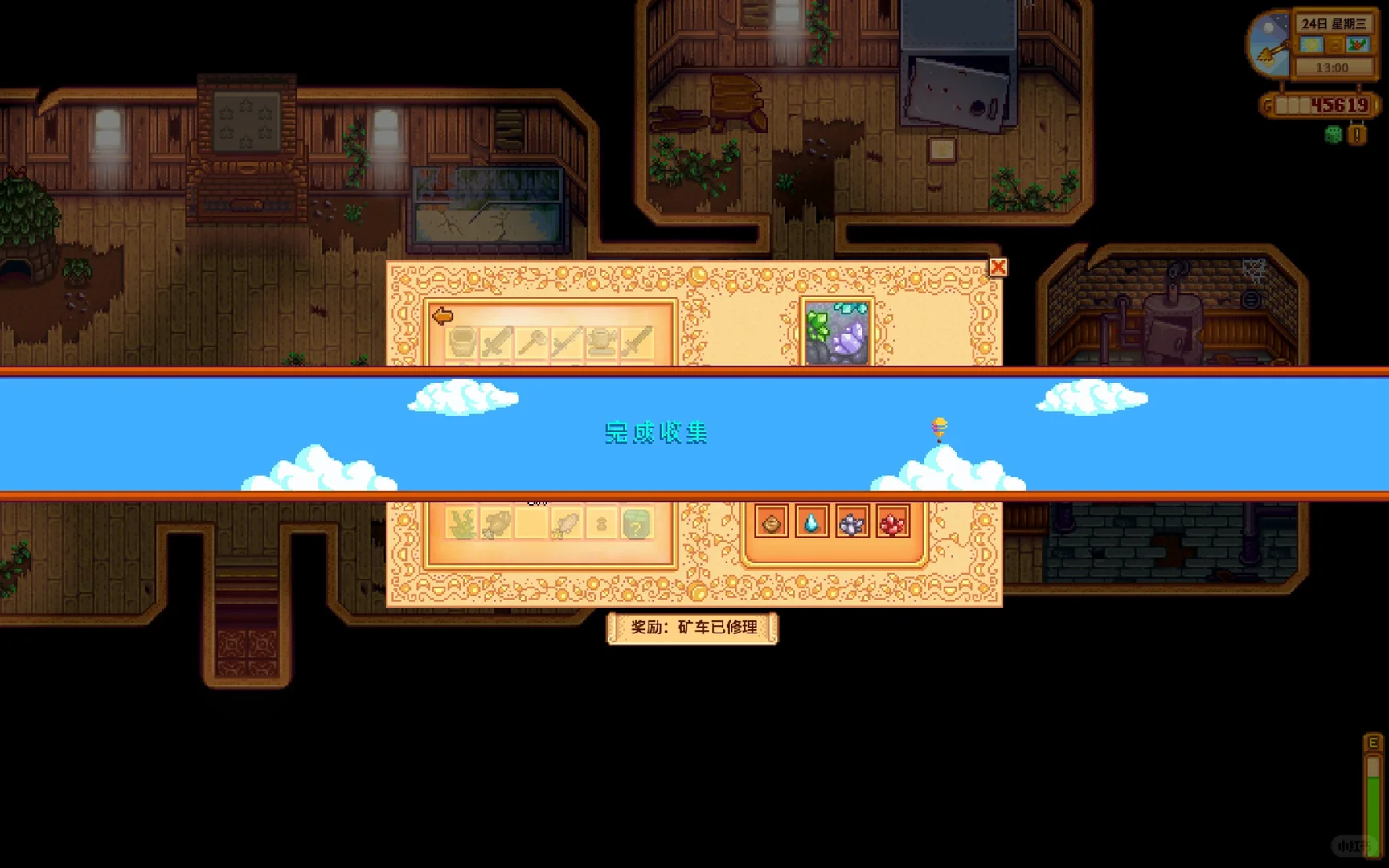Screen dimensions: 1389x868
Task: Click the grayed-out bucket bundle slot
Action: [x=461, y=342]
